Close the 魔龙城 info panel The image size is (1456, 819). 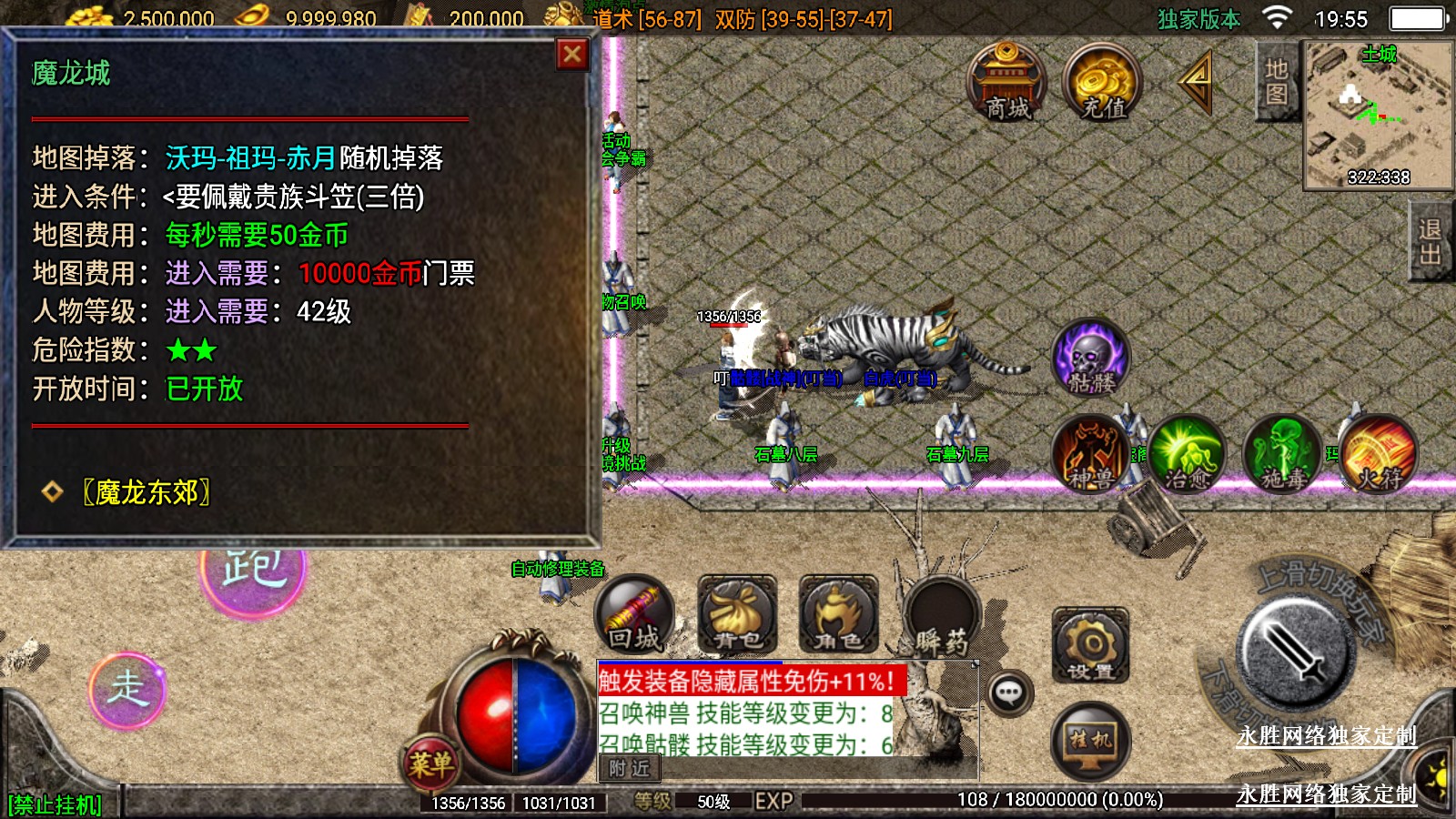coord(572,55)
